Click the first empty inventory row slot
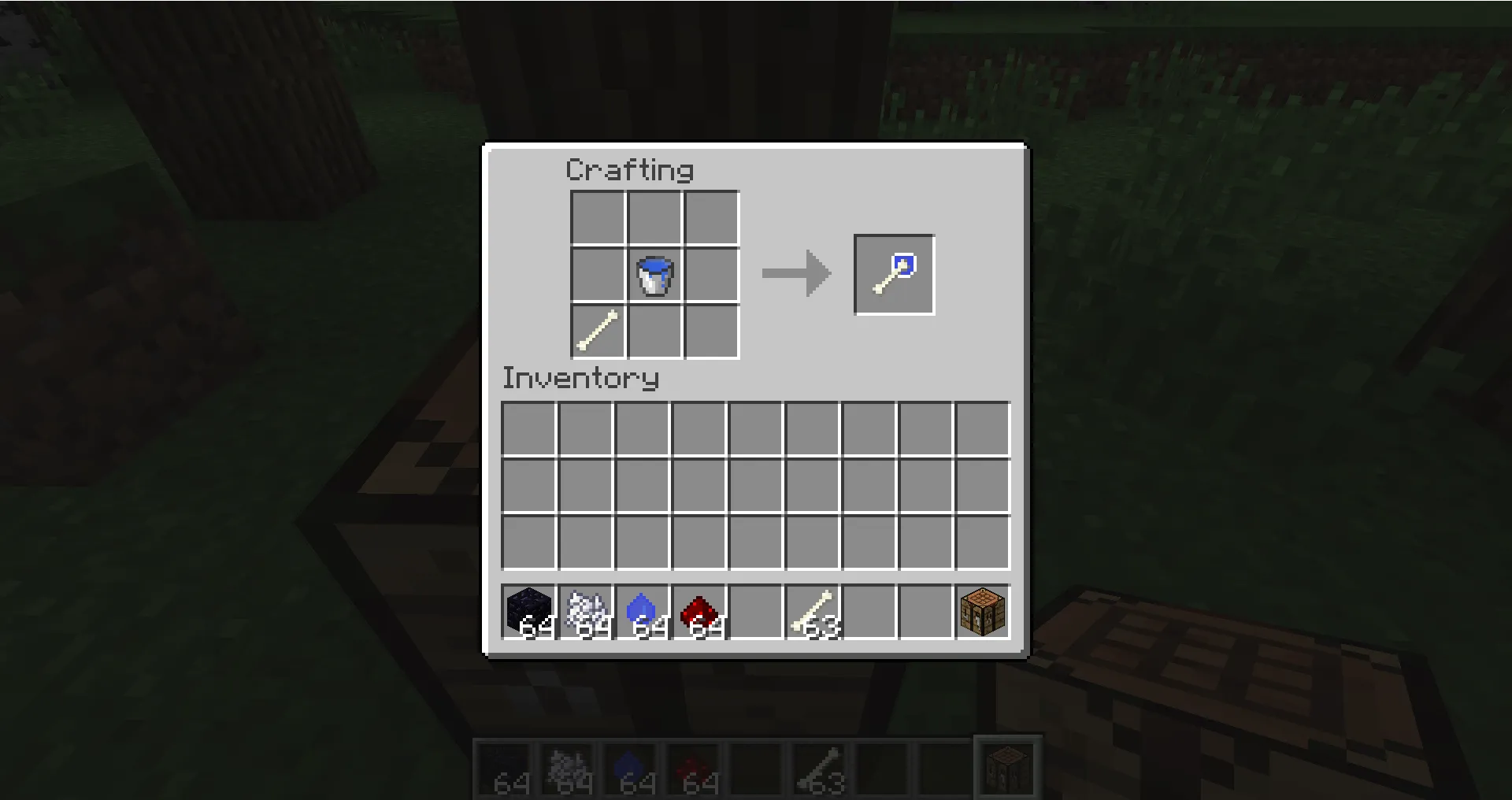 (529, 428)
